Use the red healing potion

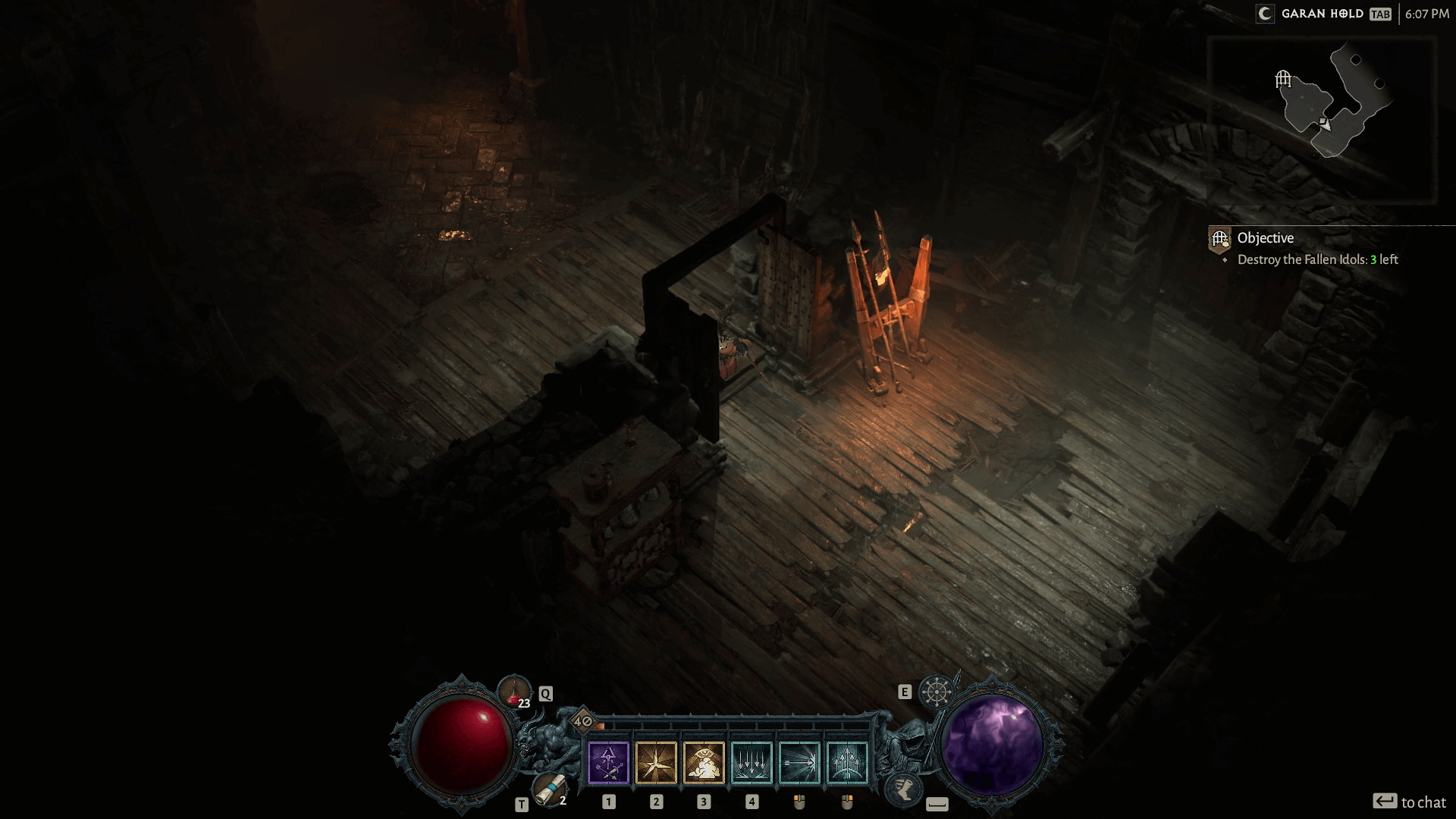(513, 691)
